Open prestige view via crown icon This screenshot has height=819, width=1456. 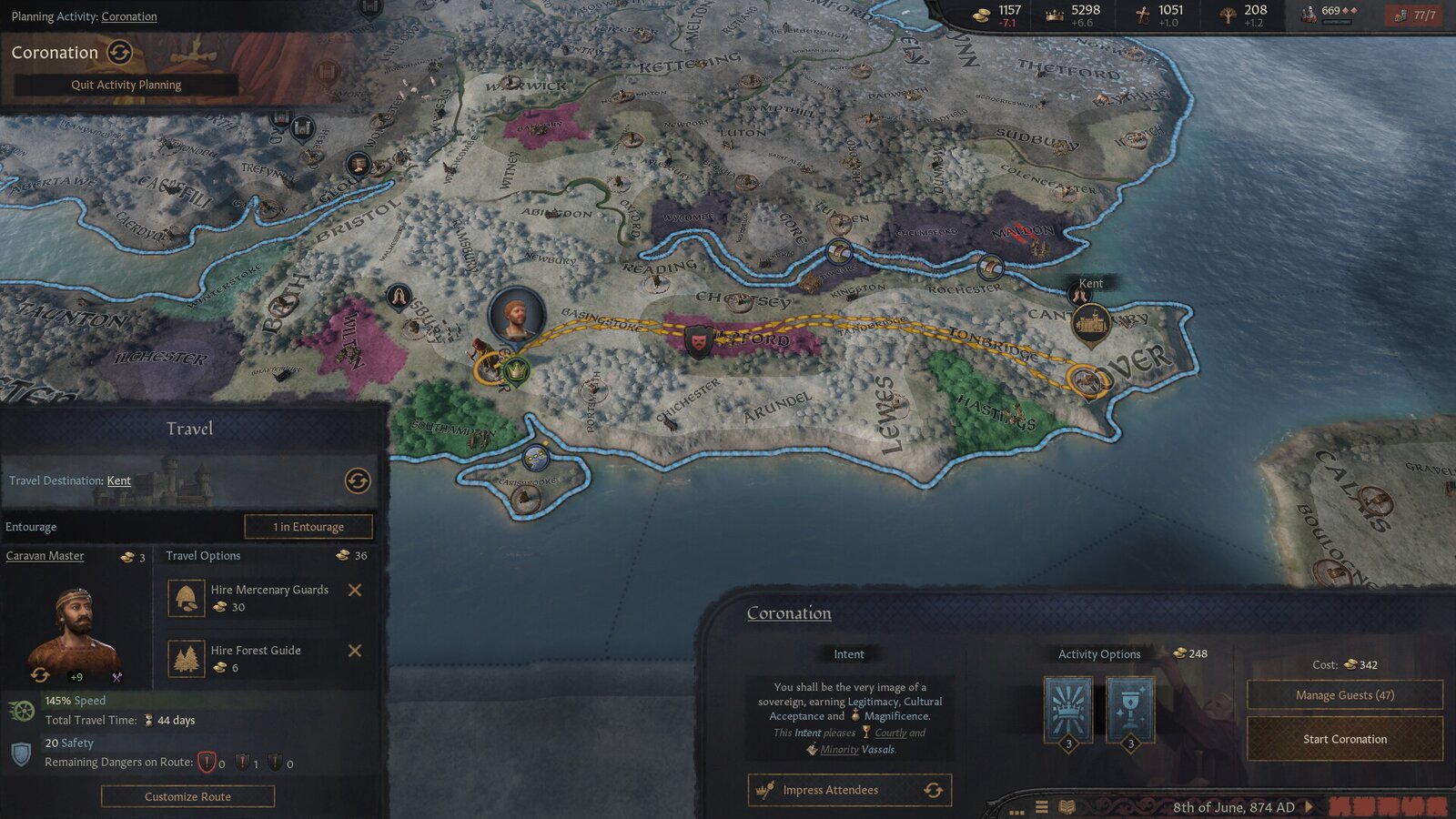(1053, 15)
